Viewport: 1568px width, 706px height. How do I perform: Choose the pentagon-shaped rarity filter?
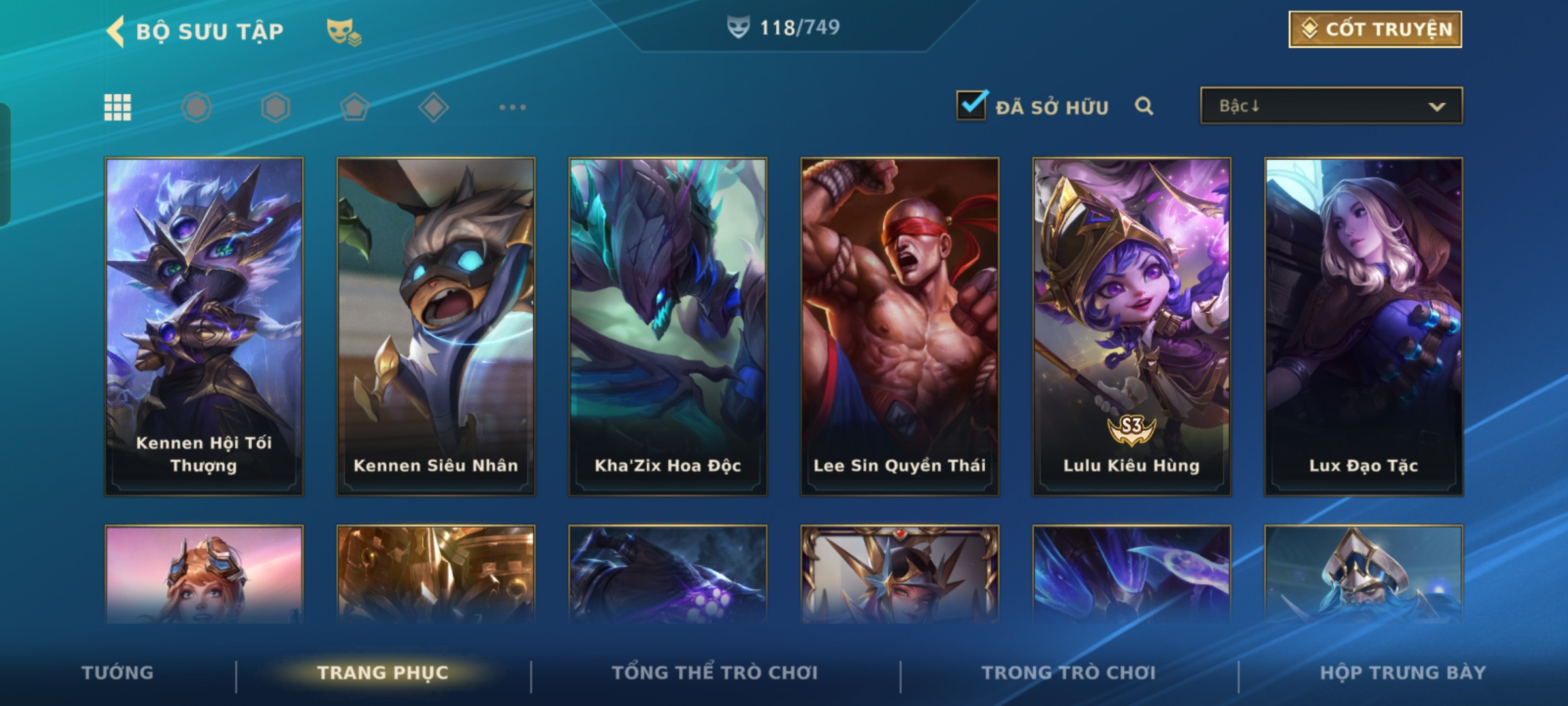pos(354,107)
